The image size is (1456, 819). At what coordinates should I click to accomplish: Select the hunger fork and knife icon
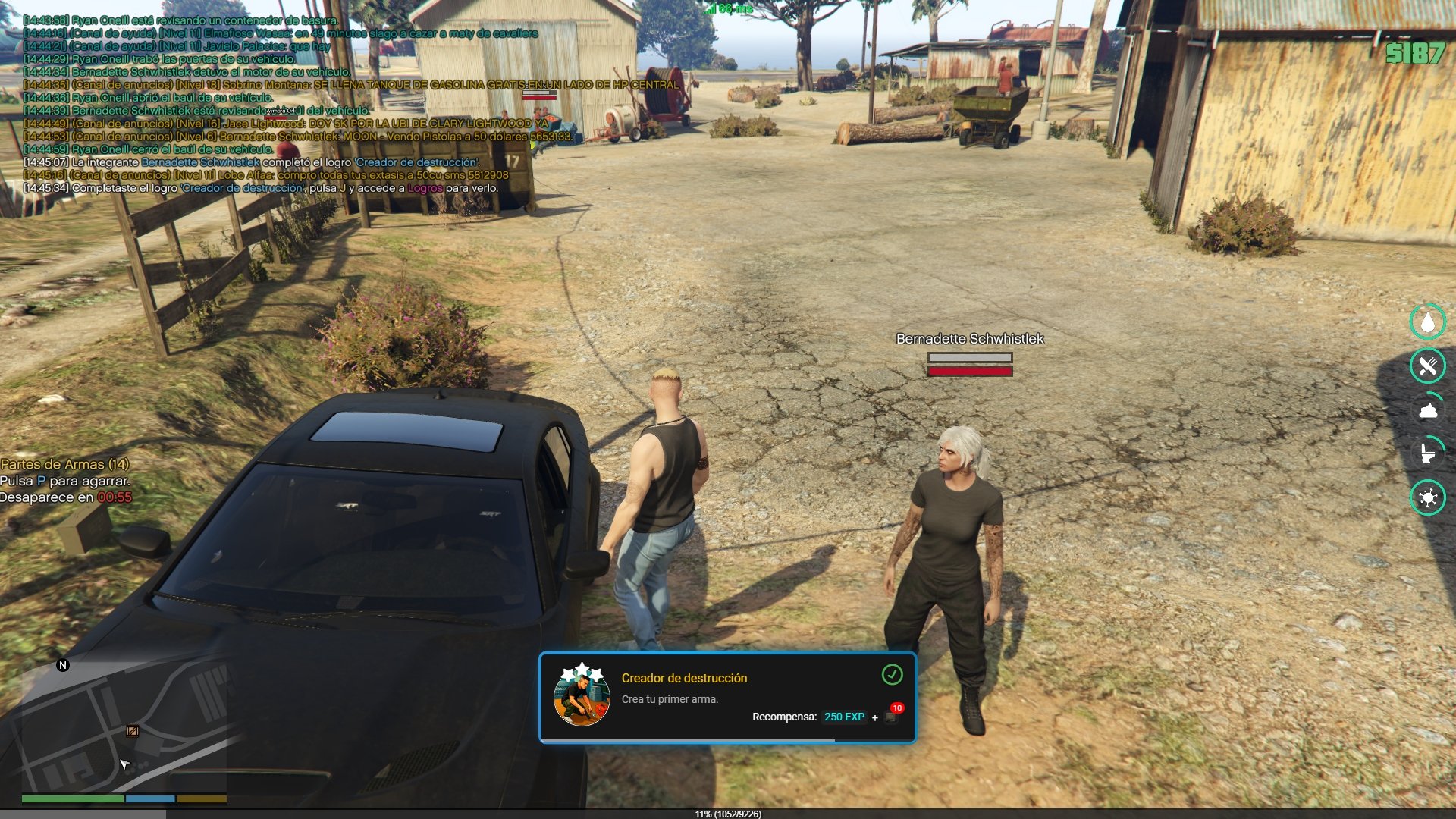1427,366
